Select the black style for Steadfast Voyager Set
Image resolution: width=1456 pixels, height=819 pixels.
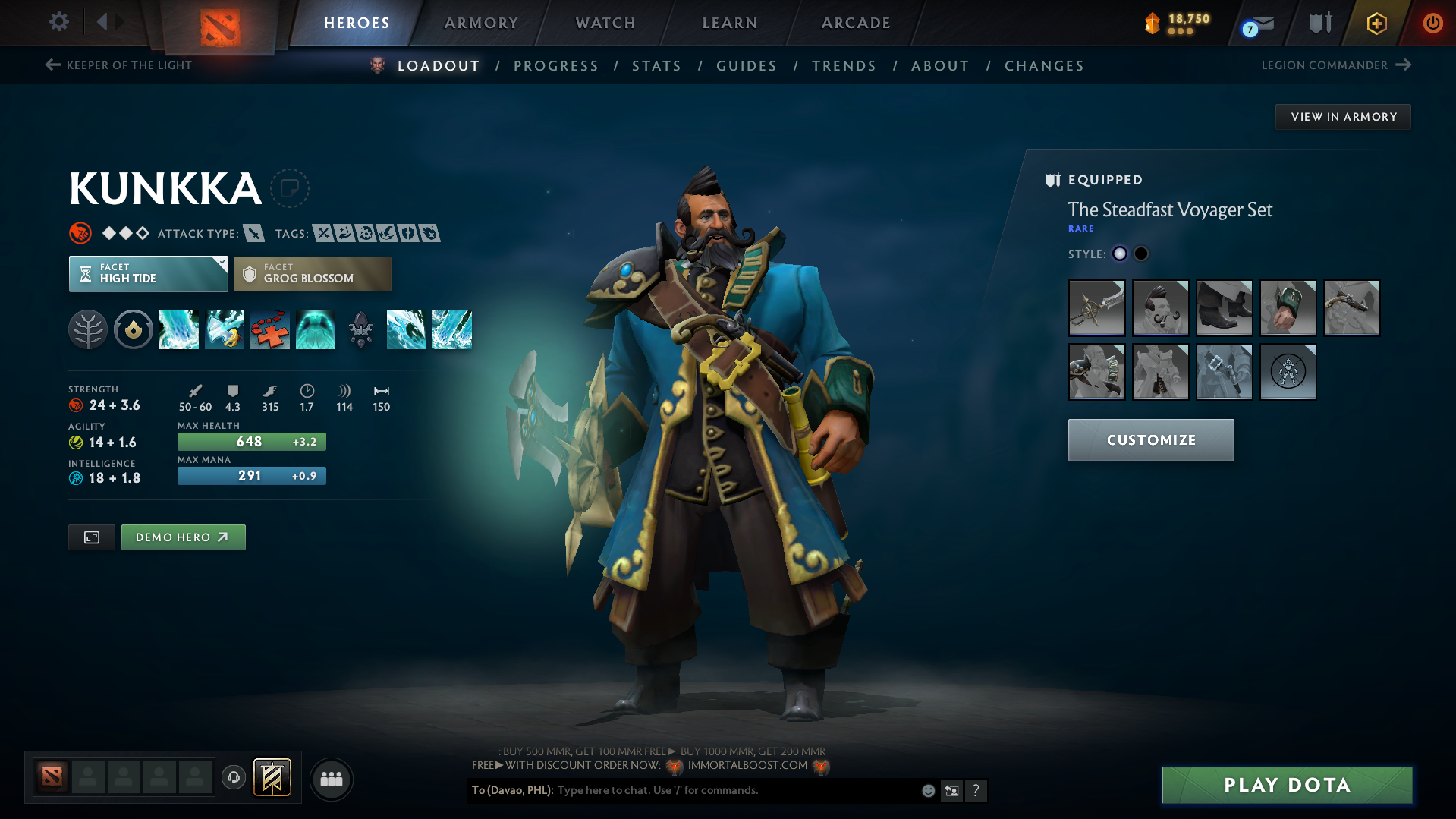click(1141, 254)
